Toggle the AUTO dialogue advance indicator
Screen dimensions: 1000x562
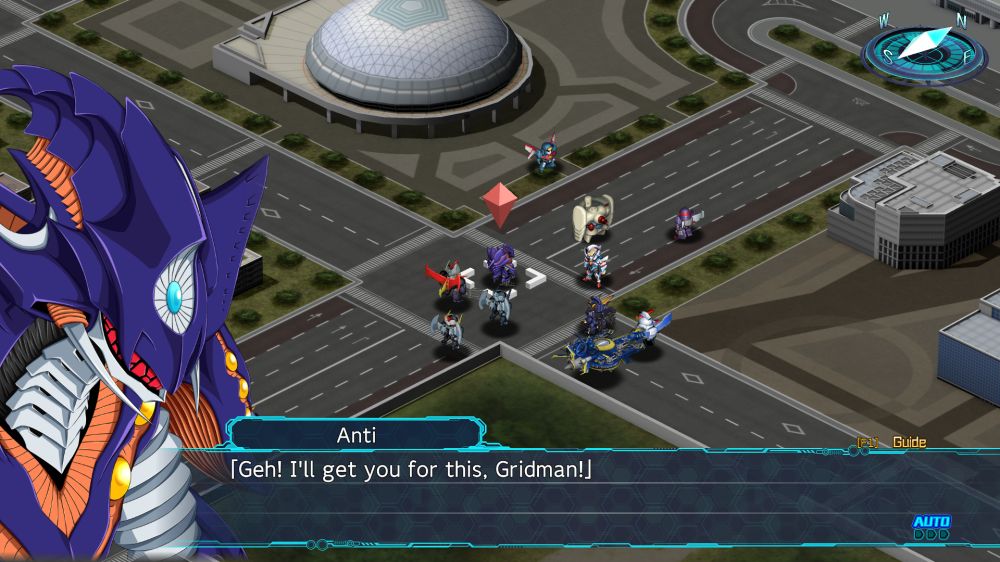click(931, 527)
